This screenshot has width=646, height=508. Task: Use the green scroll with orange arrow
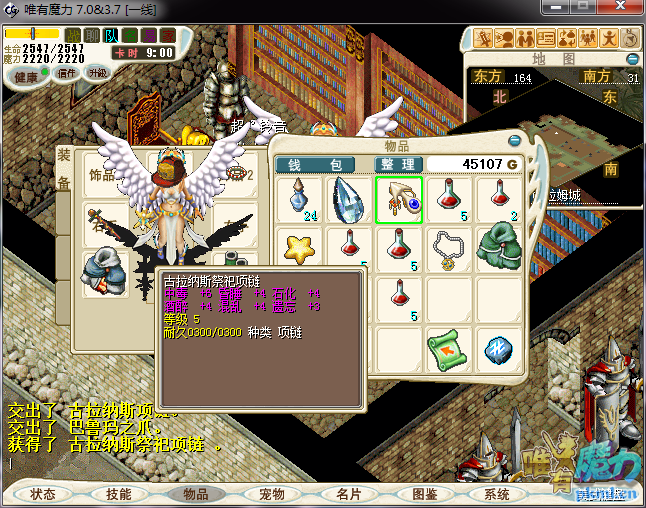tap(449, 349)
